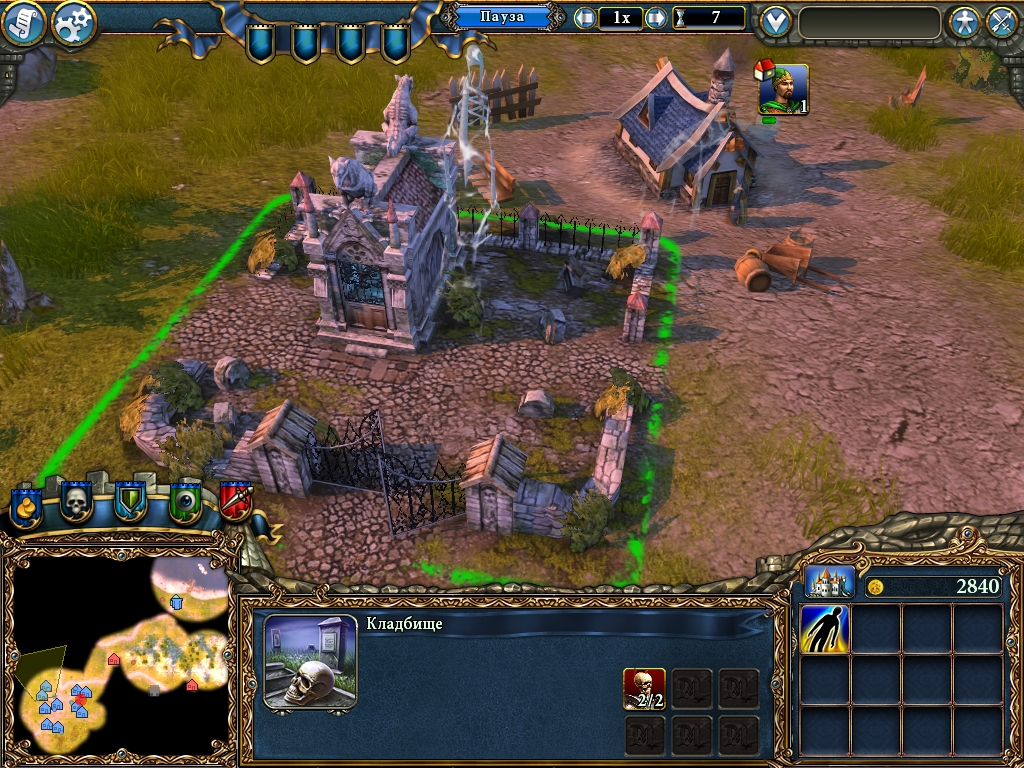The width and height of the screenshot is (1024, 768).
Task: Choose the gold pile banner flag
Action: click(x=27, y=503)
